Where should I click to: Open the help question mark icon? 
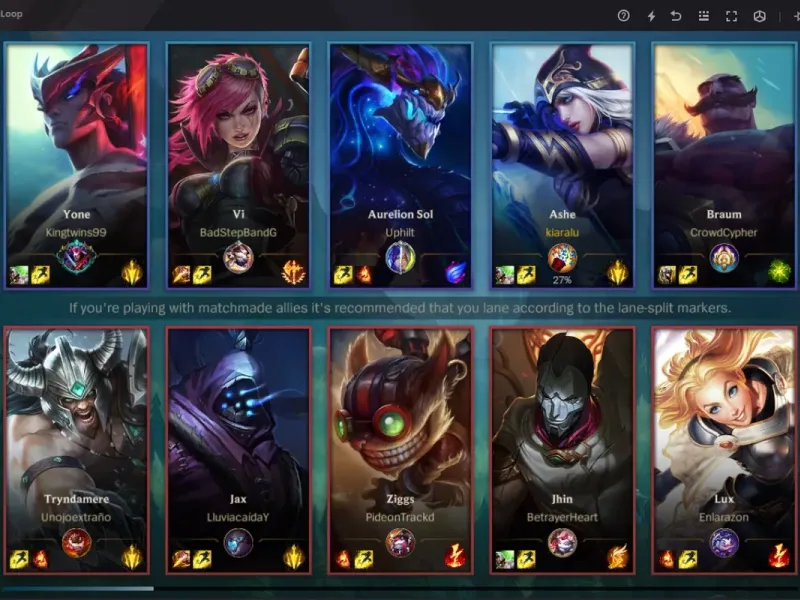(x=624, y=16)
